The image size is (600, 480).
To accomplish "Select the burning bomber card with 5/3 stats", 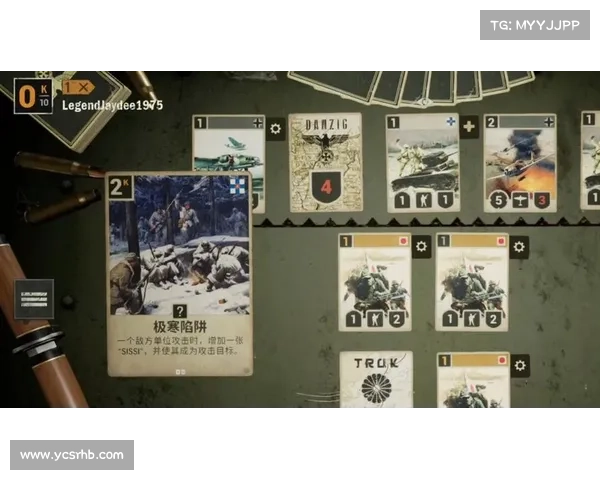I will tap(519, 161).
